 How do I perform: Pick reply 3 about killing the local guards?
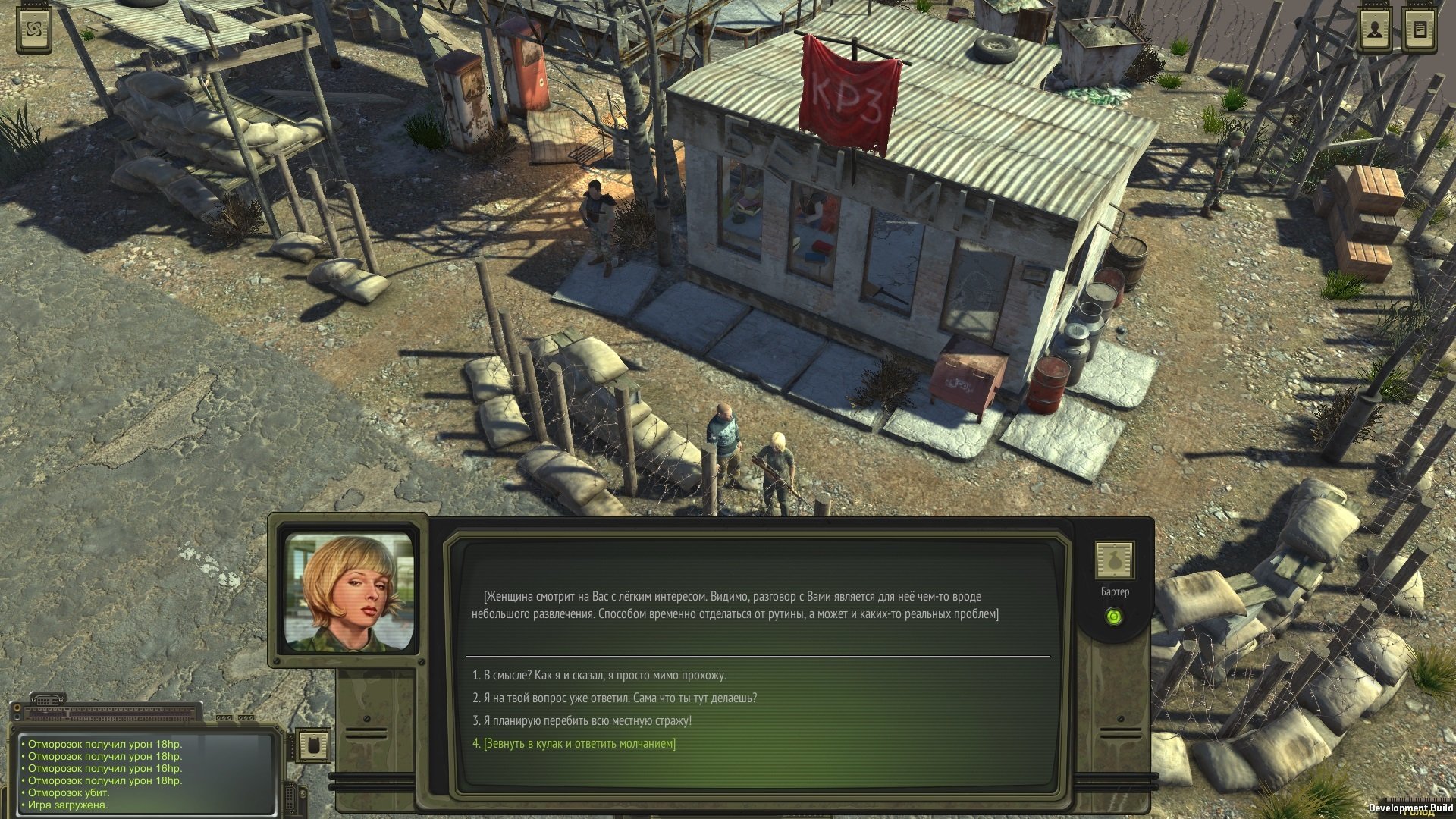[582, 720]
